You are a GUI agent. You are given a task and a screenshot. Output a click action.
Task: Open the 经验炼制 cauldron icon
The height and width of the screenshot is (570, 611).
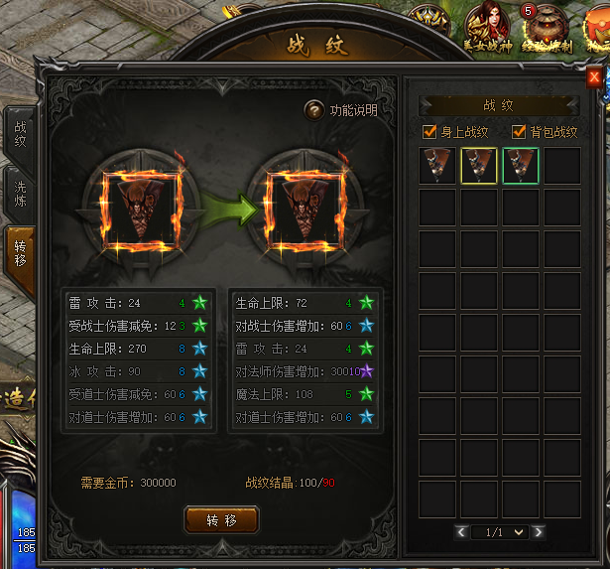(545, 27)
